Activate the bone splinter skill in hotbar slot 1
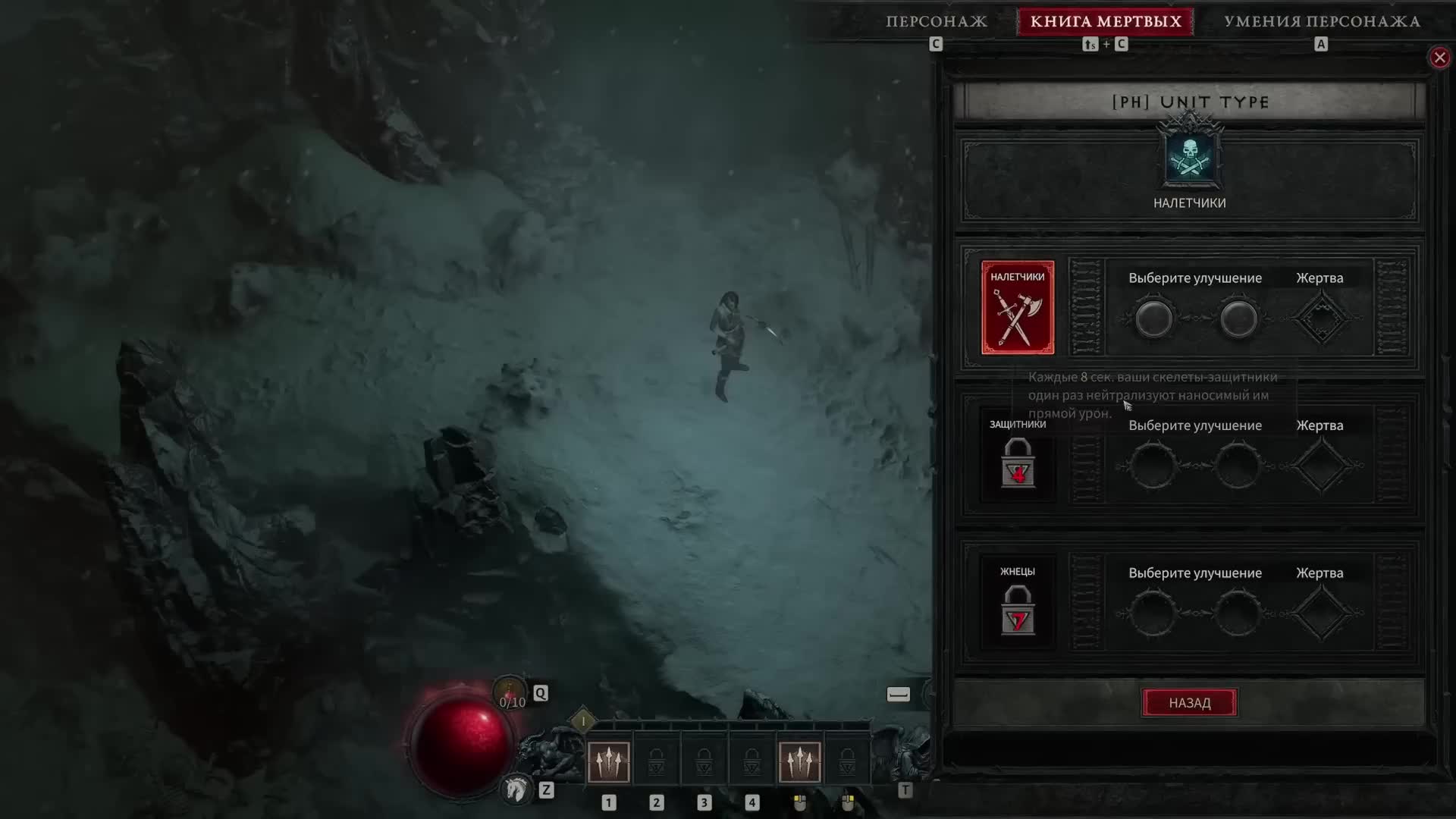The image size is (1456, 819). pyautogui.click(x=609, y=762)
